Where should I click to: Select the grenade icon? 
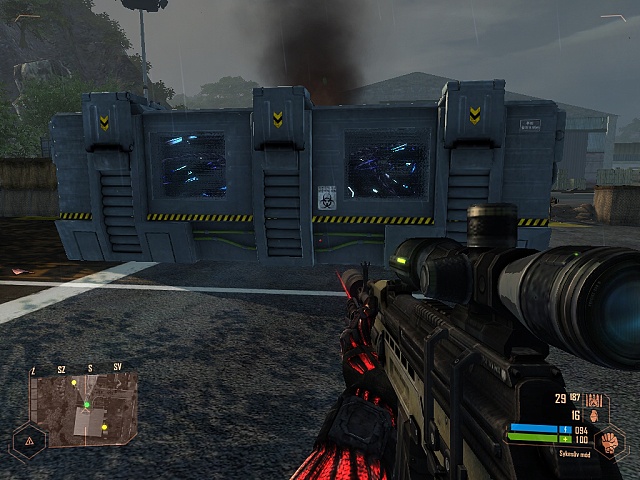point(594,415)
